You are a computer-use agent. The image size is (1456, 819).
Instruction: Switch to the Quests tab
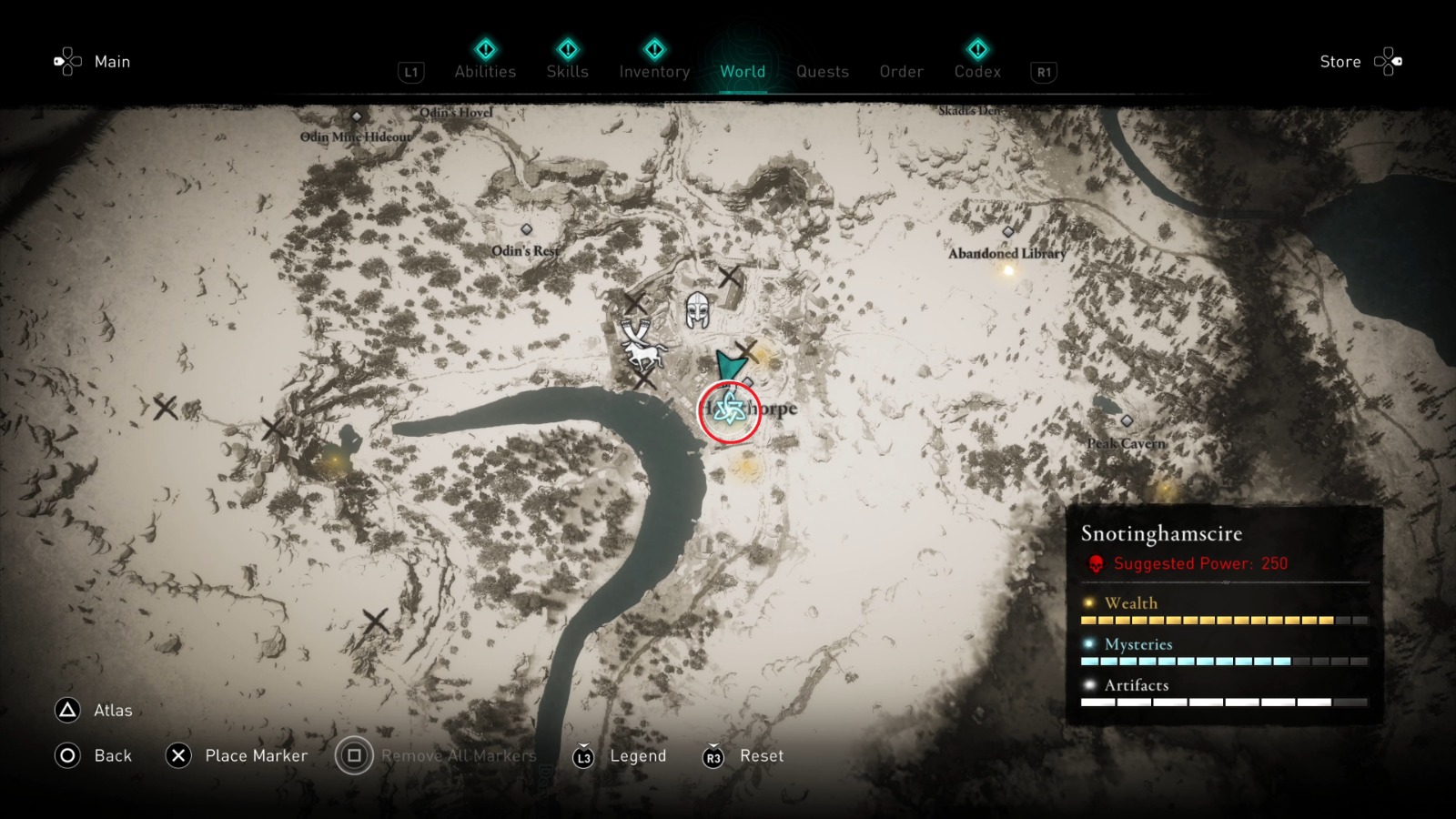822,71
